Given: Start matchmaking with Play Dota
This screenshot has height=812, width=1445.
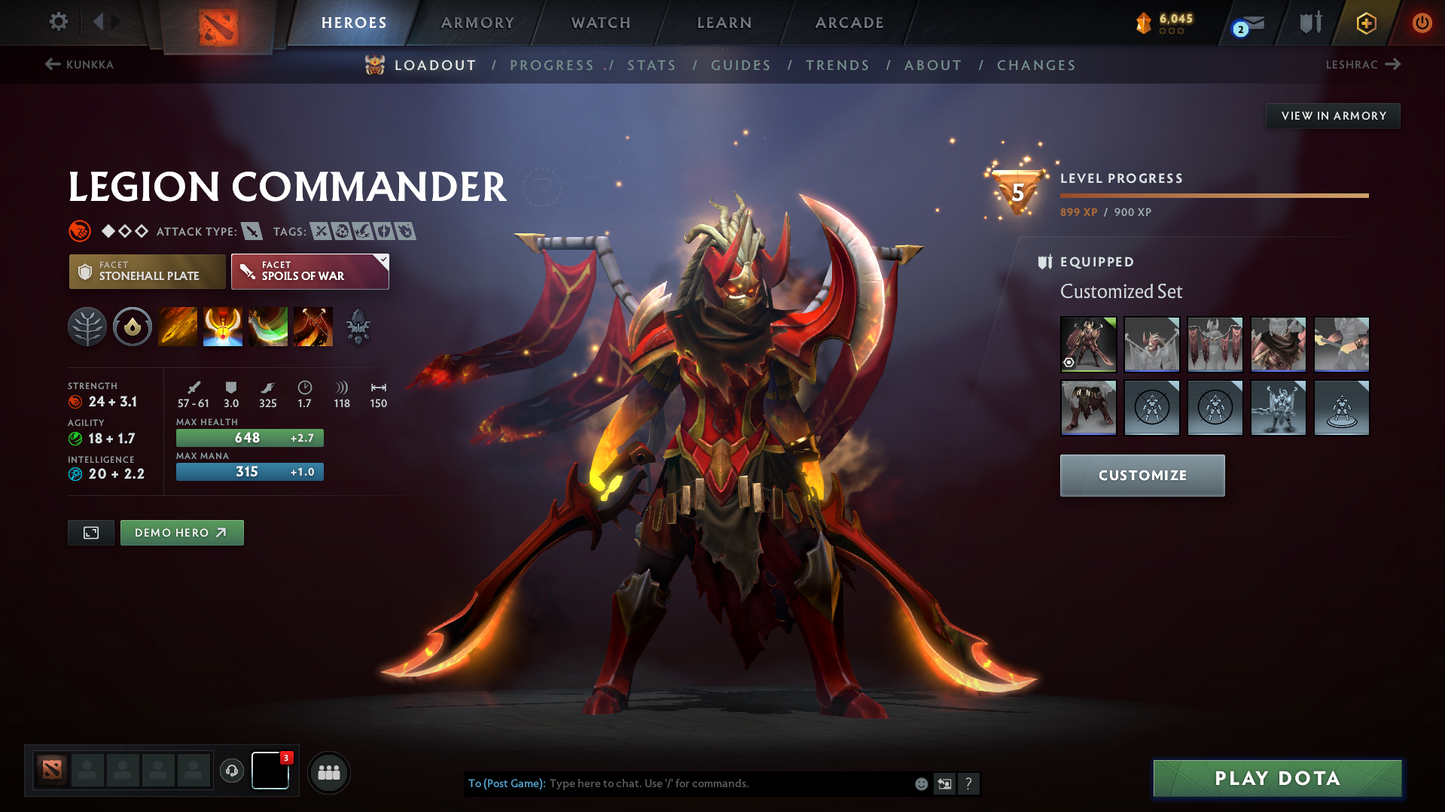Looking at the screenshot, I should pyautogui.click(x=1277, y=778).
